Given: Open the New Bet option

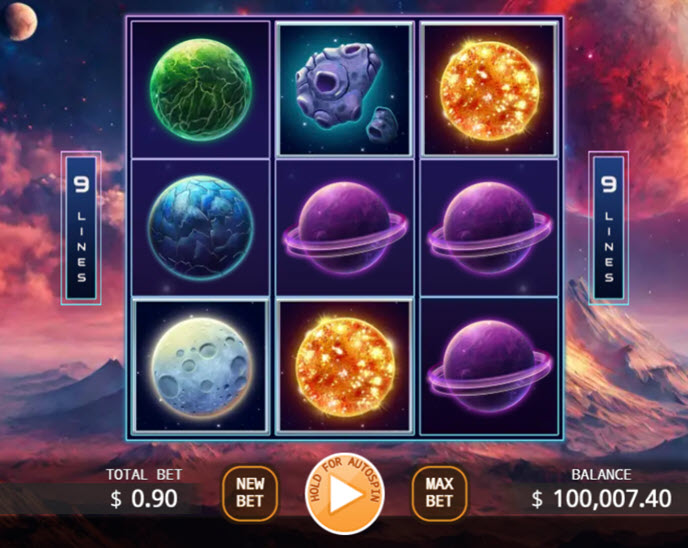Looking at the screenshot, I should (249, 492).
